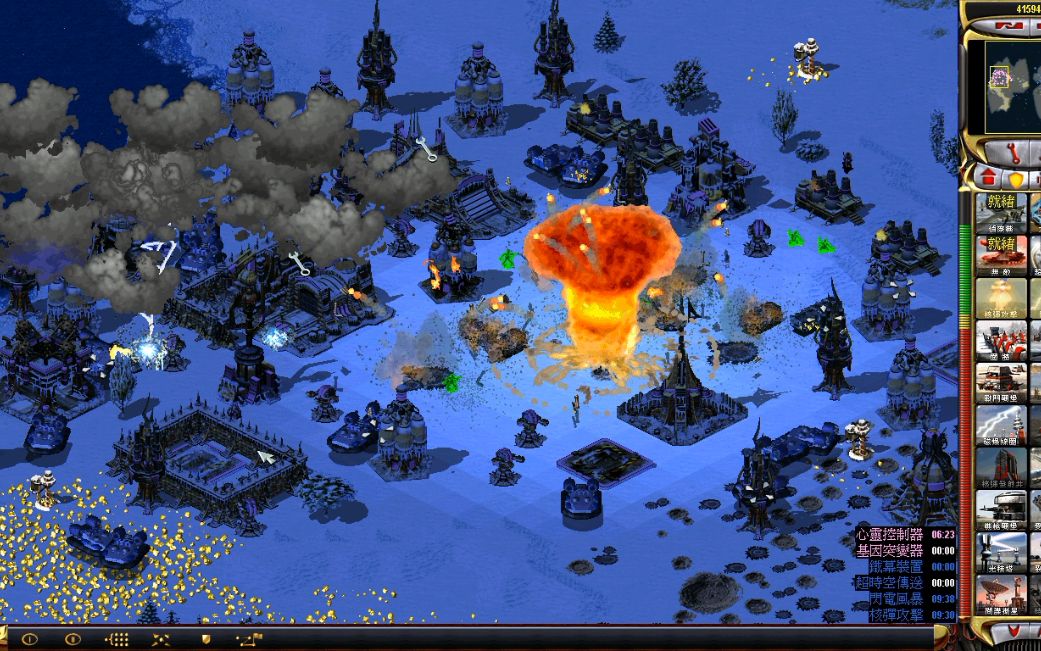Launch the ready nuclear mushroom cloud icon
This screenshot has height=651, width=1041.
click(x=1000, y=298)
